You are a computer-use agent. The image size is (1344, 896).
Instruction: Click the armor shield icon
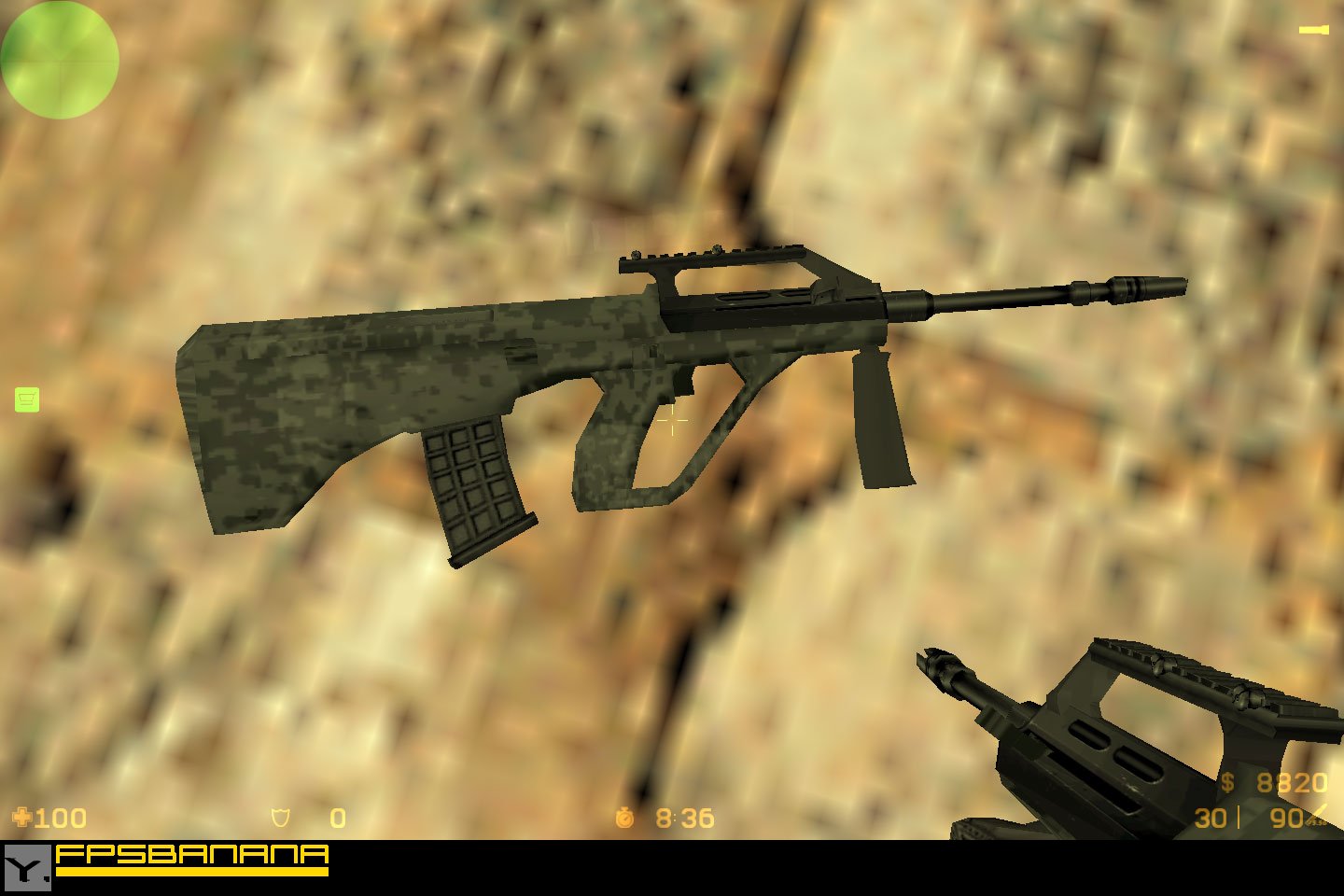click(278, 819)
